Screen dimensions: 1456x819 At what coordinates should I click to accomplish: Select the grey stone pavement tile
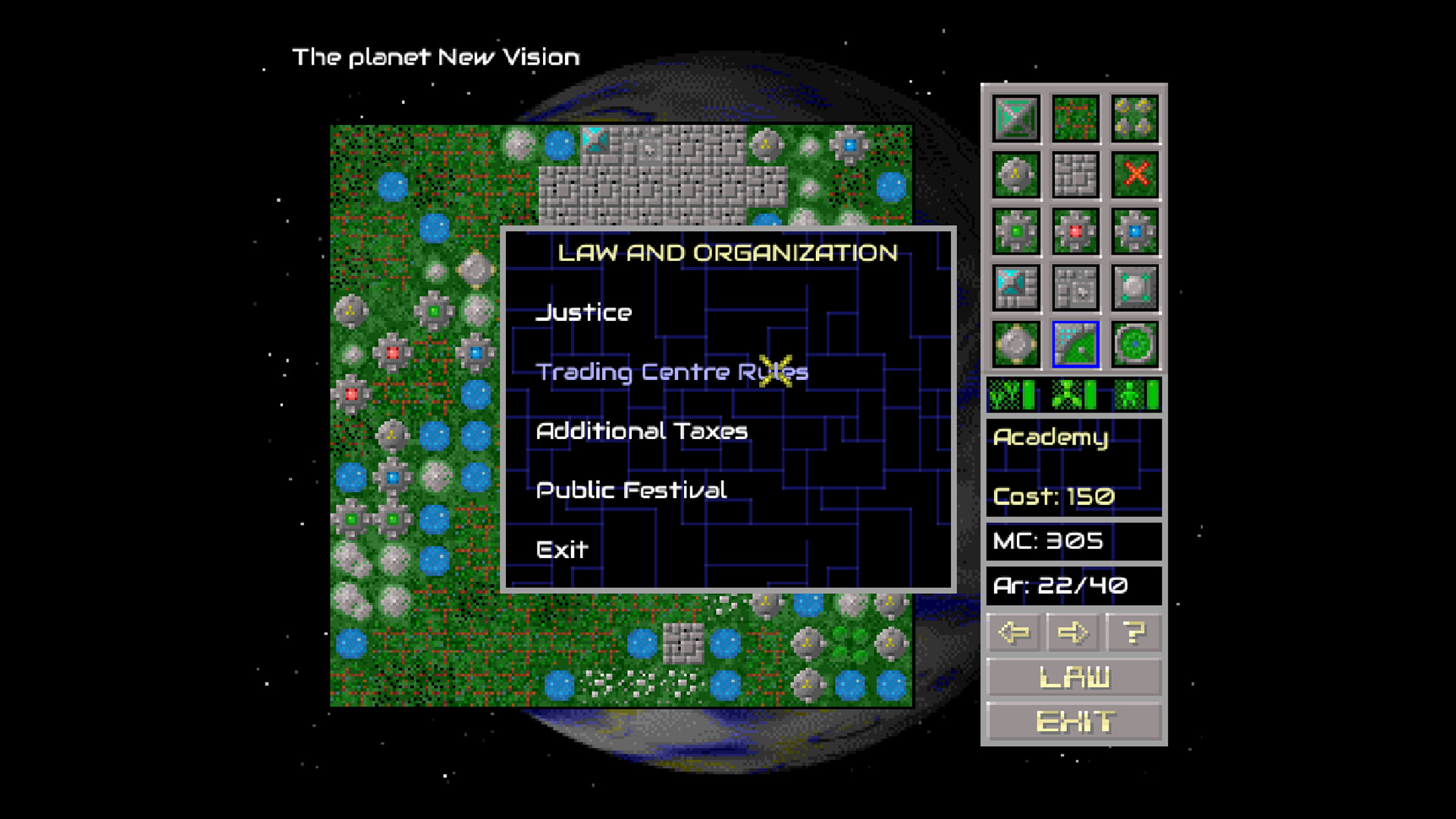click(x=1075, y=174)
